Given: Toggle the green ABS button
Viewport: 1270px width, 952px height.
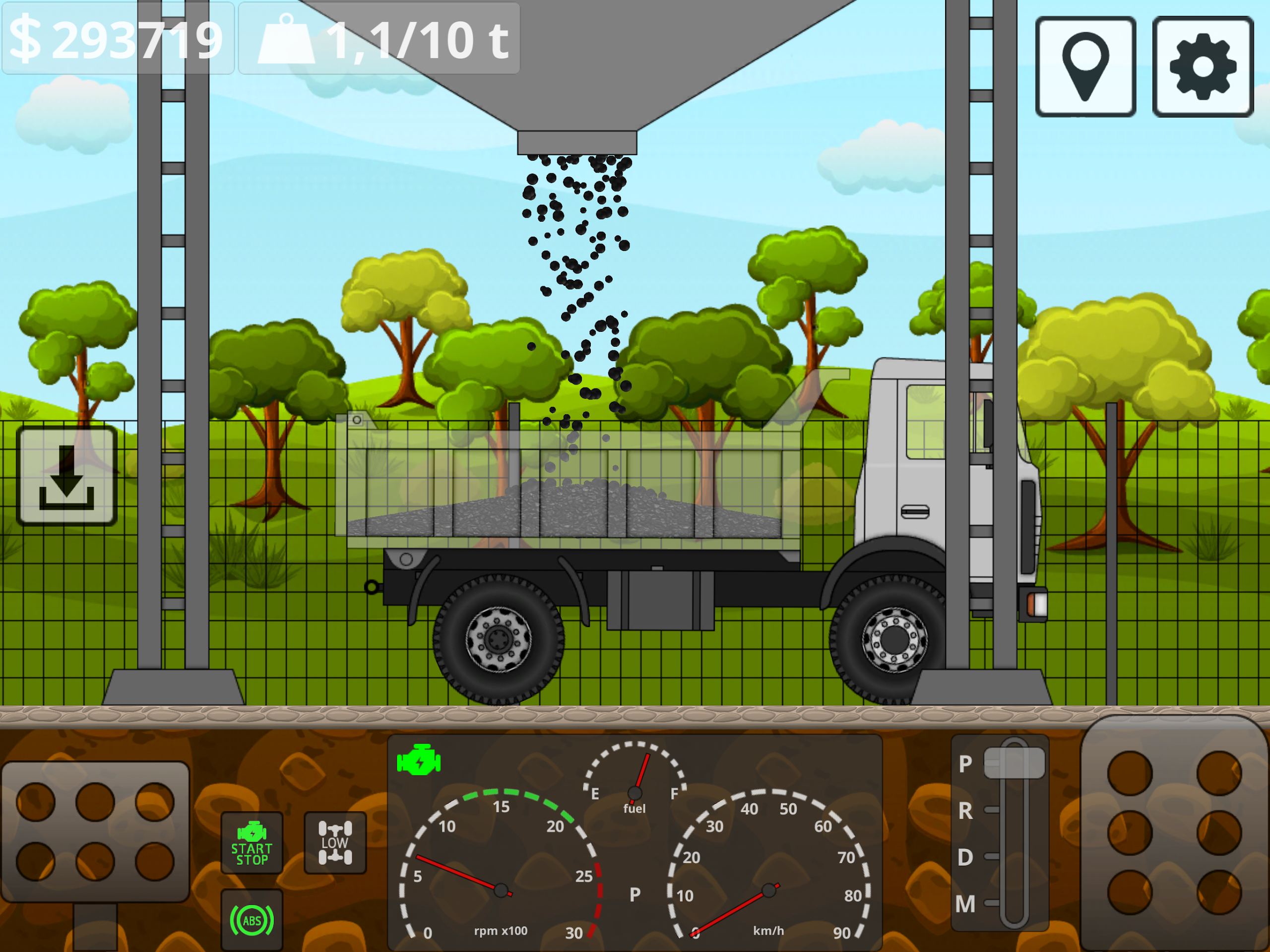Looking at the screenshot, I should (x=252, y=920).
